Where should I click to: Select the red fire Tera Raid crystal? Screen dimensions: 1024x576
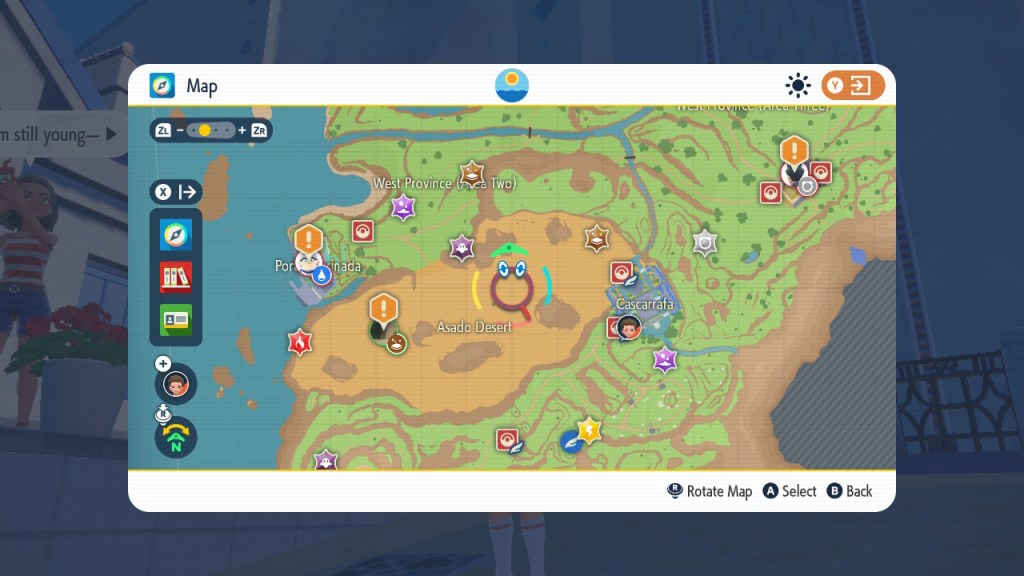298,342
